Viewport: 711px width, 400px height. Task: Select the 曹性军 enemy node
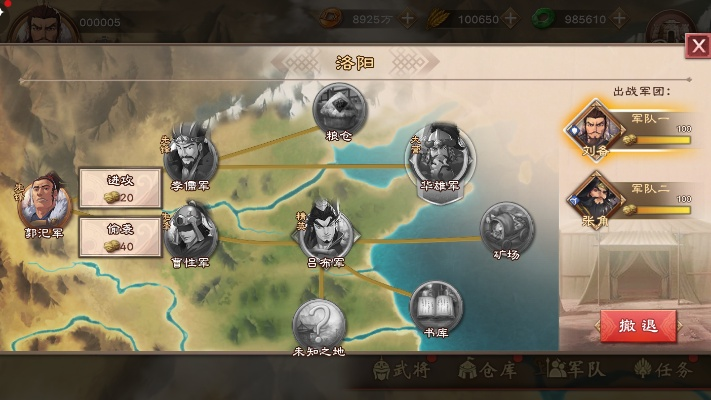[189, 231]
